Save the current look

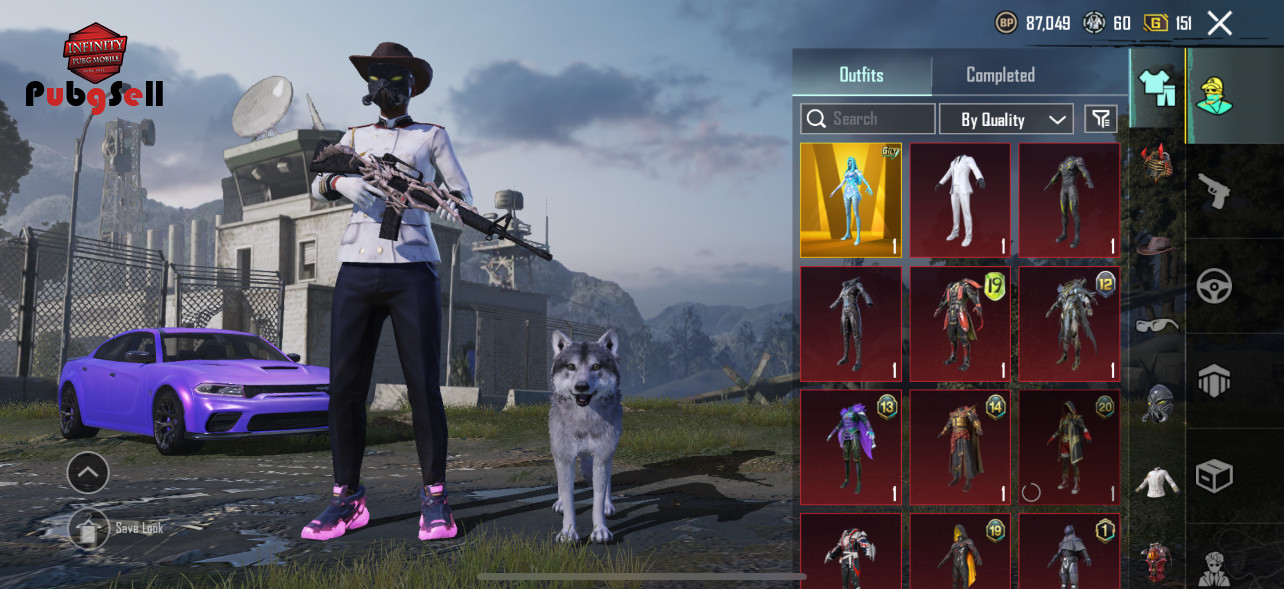click(90, 529)
